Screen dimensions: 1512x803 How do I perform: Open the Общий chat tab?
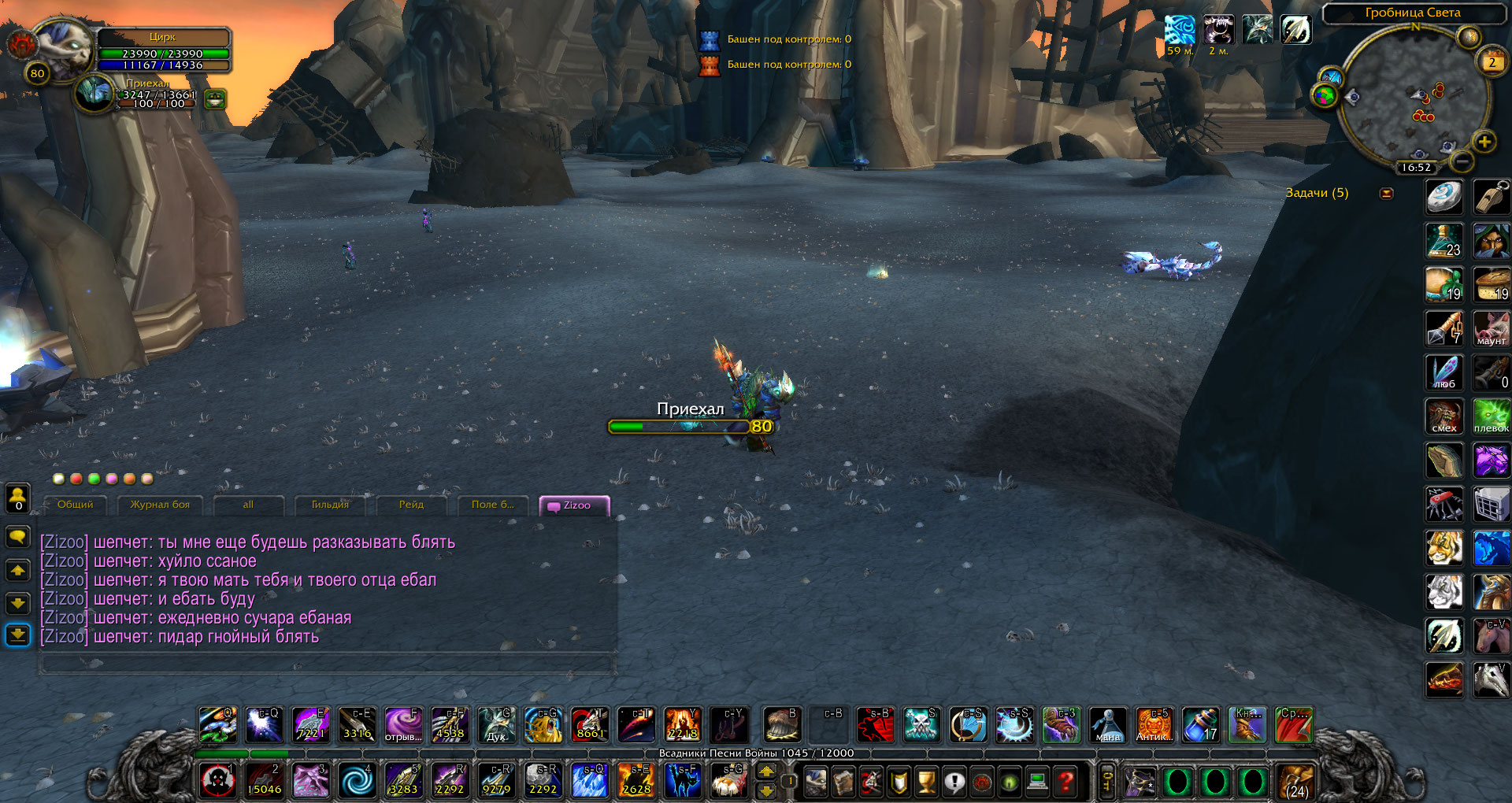(75, 505)
